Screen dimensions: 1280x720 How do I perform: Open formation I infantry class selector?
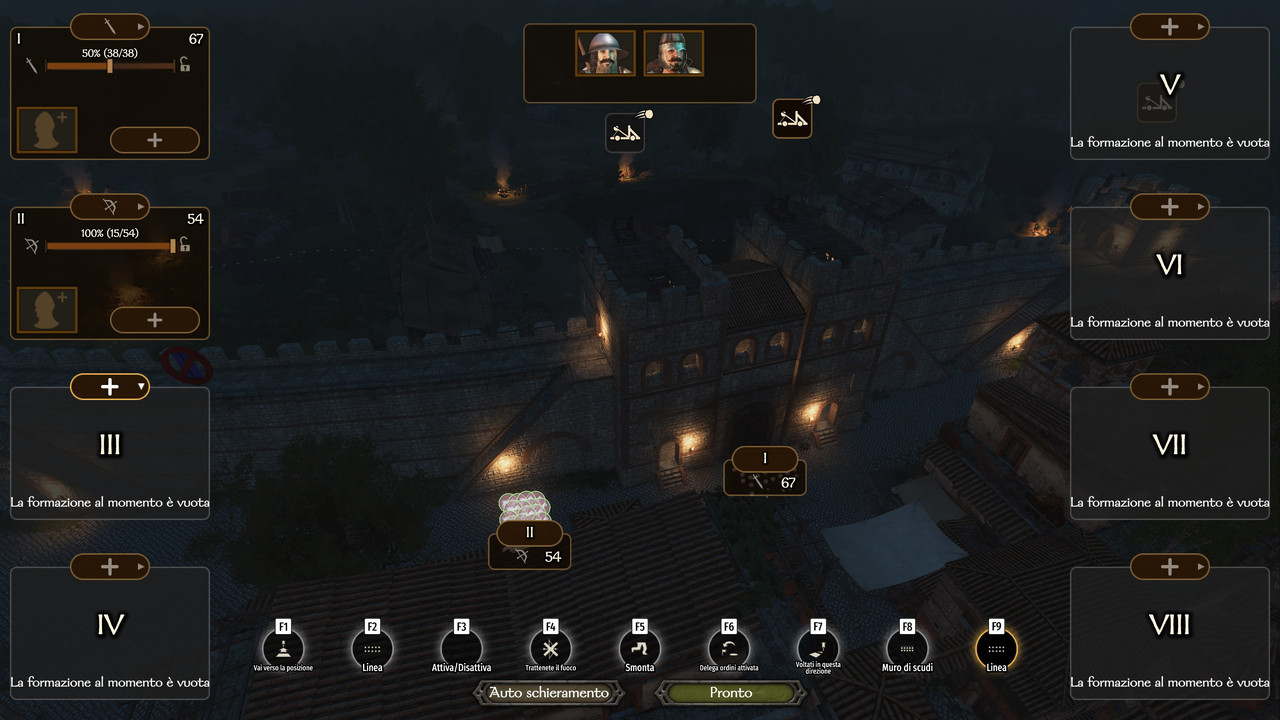pyautogui.click(x=110, y=26)
